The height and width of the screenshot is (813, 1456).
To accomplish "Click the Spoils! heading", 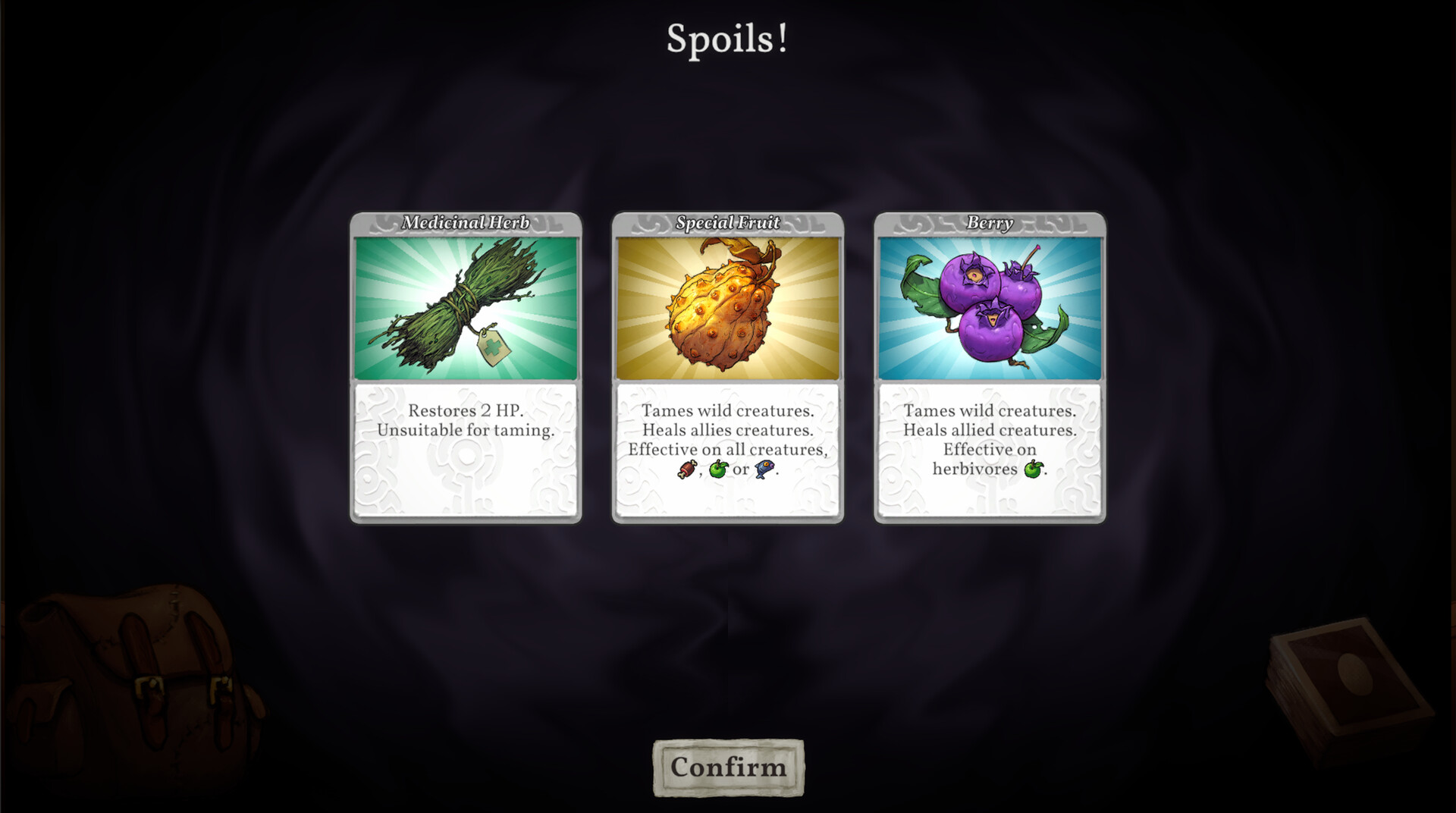I will (x=728, y=38).
